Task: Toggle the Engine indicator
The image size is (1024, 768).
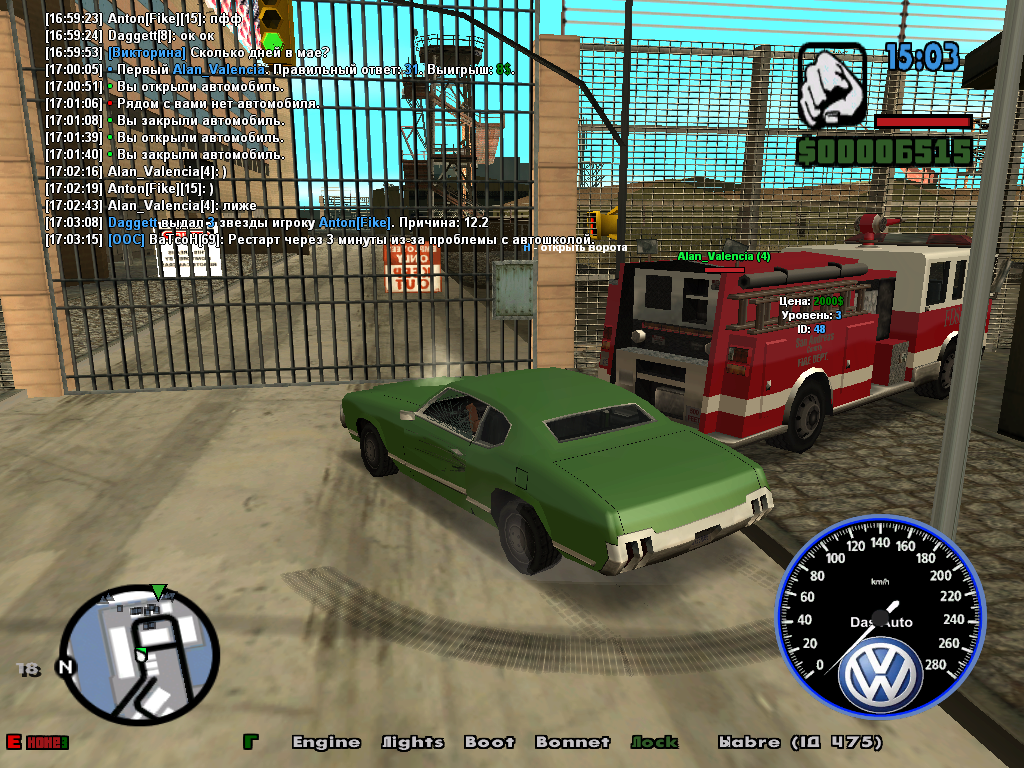Action: [x=326, y=742]
